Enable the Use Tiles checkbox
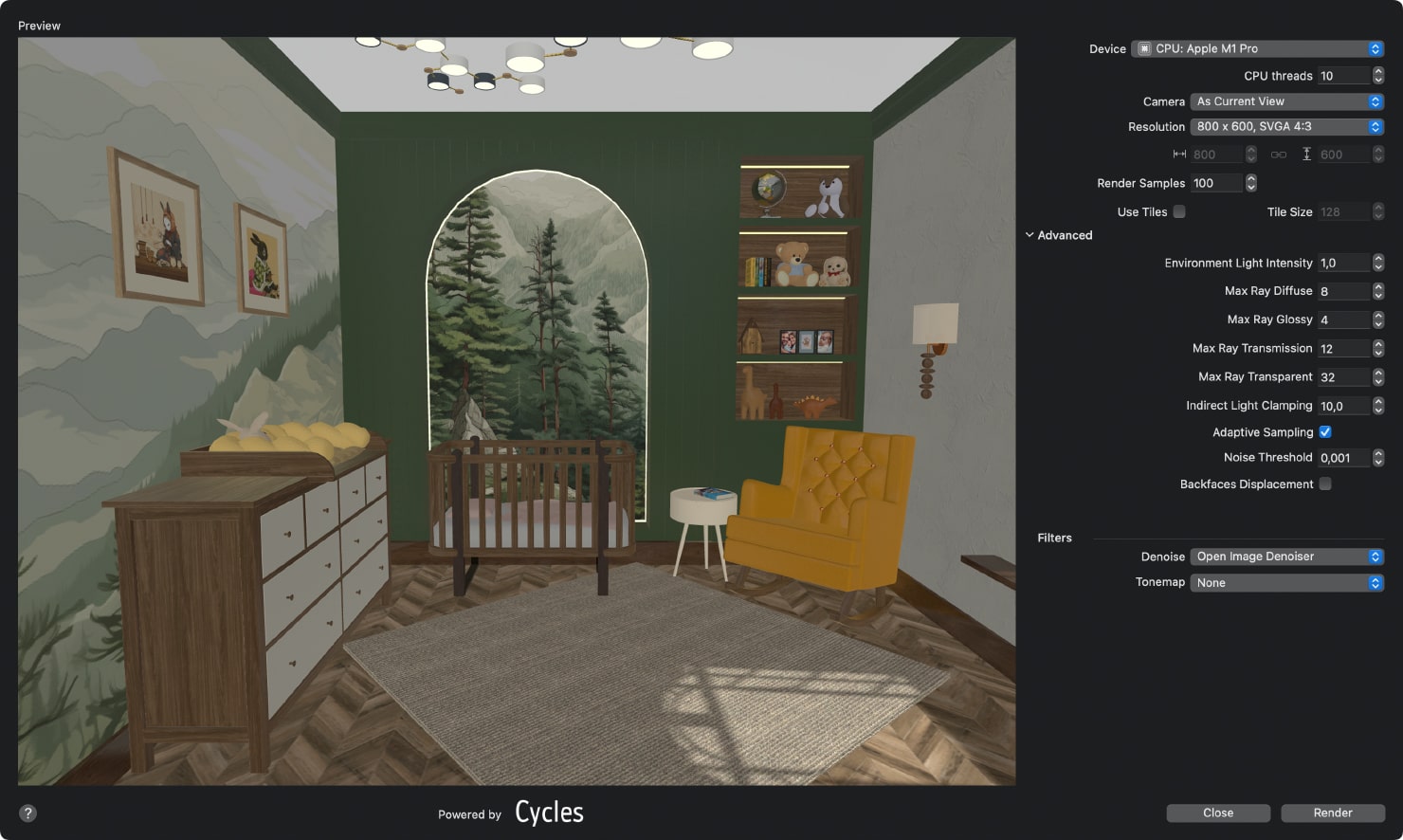The image size is (1403, 840). click(1179, 211)
